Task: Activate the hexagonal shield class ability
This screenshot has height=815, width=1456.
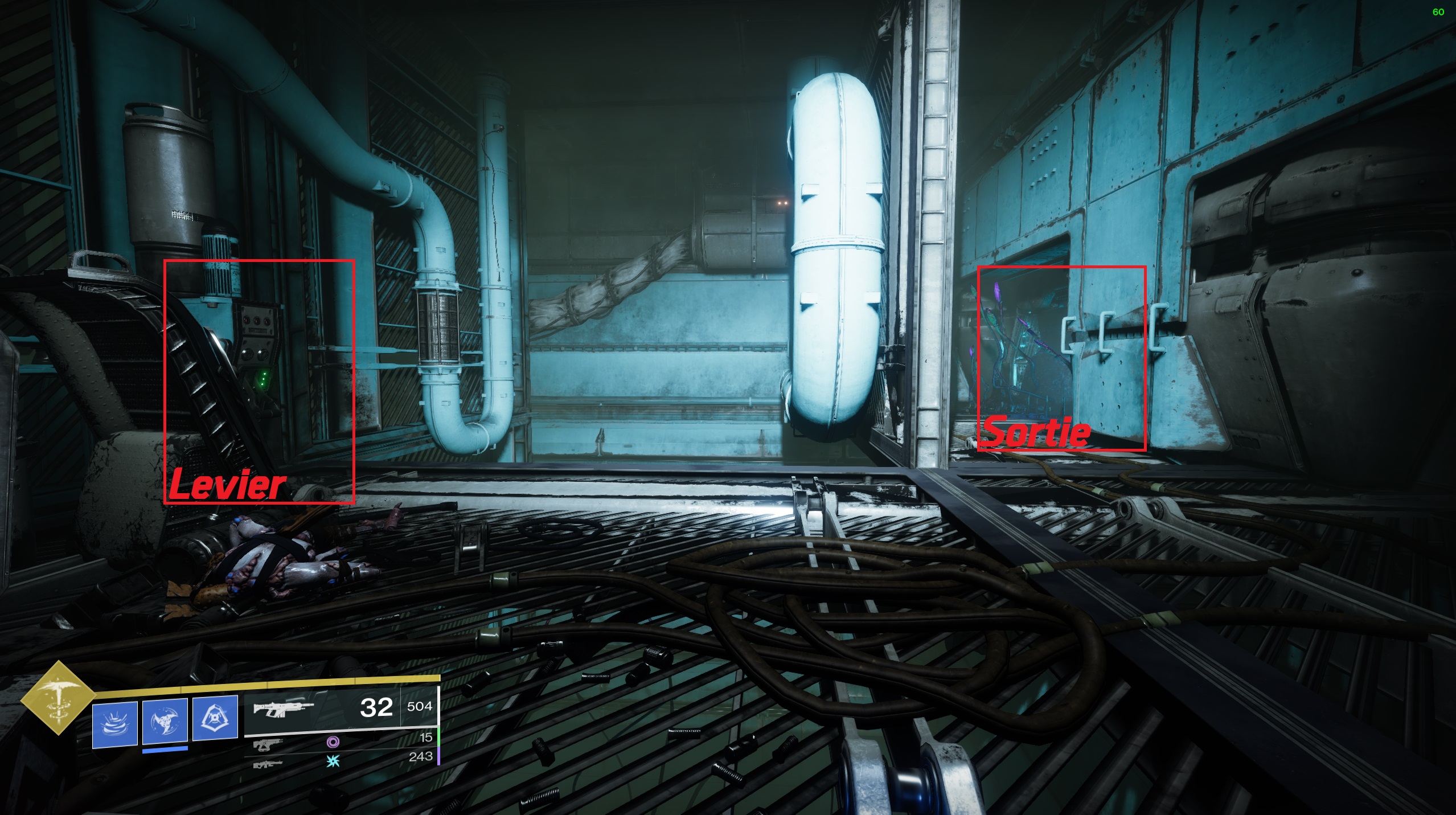Action: point(215,718)
